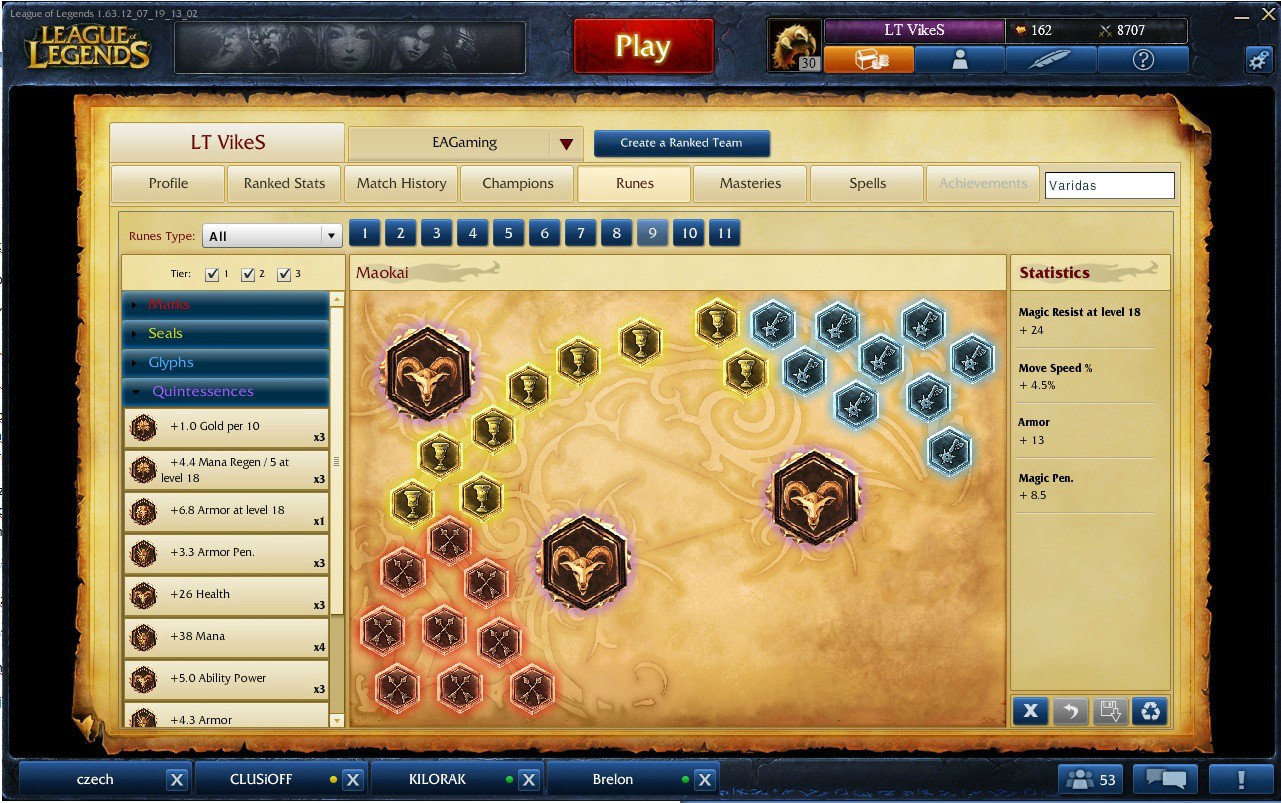This screenshot has width=1281, height=803.
Task: Open messages with the quill icon
Action: [x=1050, y=59]
